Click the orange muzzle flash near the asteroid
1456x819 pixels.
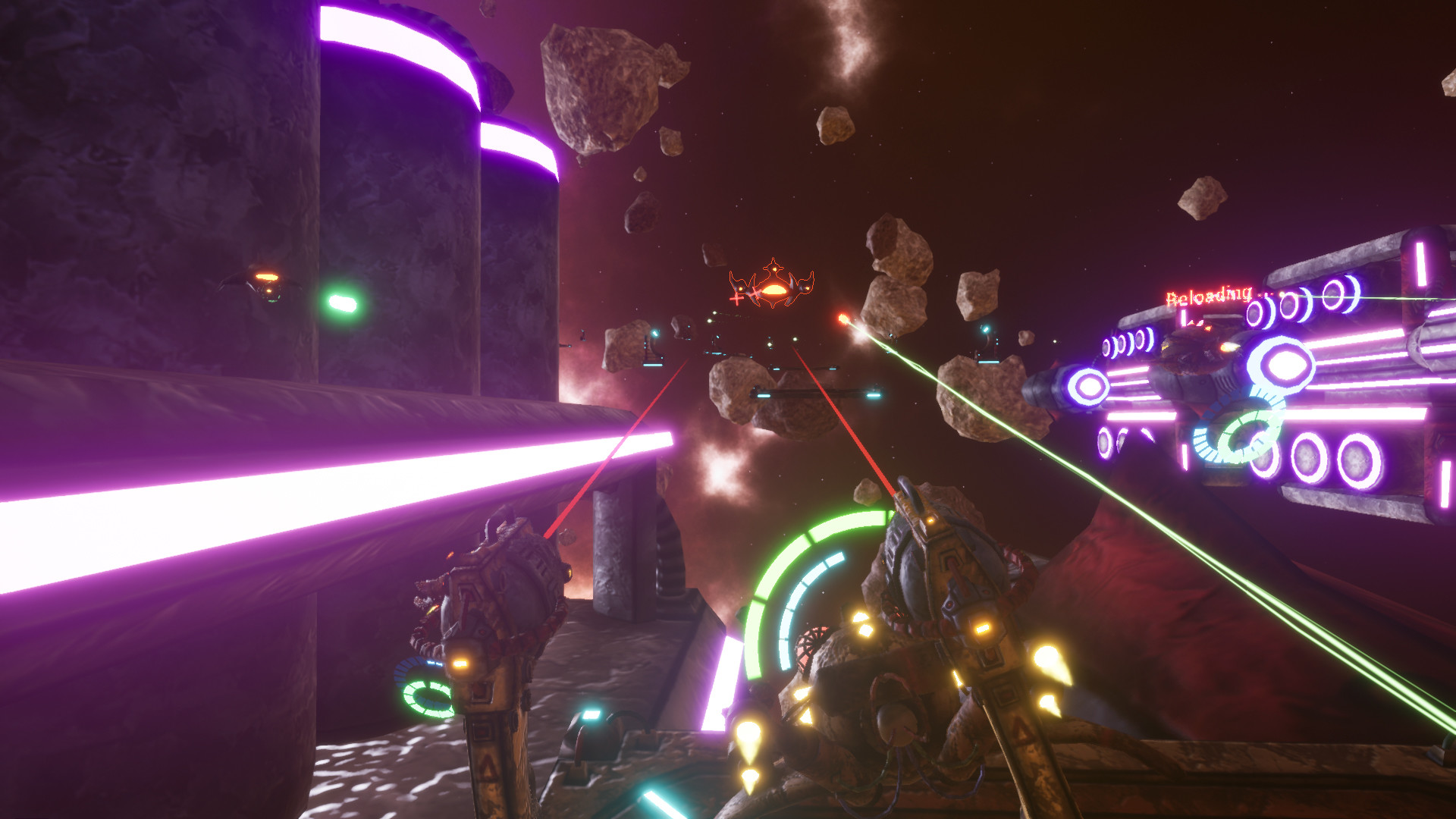[x=843, y=318]
